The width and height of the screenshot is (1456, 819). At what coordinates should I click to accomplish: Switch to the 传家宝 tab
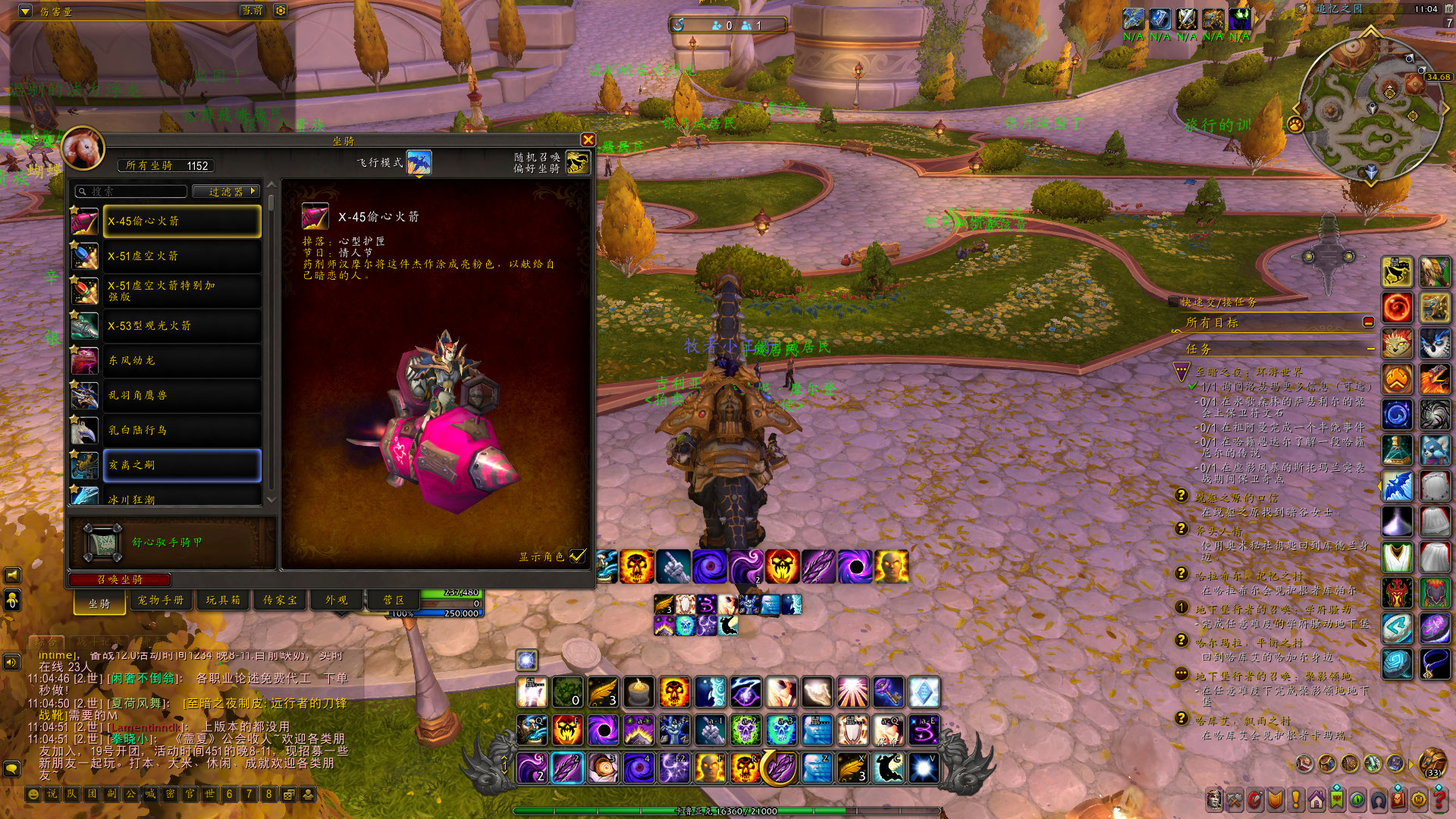[x=280, y=600]
